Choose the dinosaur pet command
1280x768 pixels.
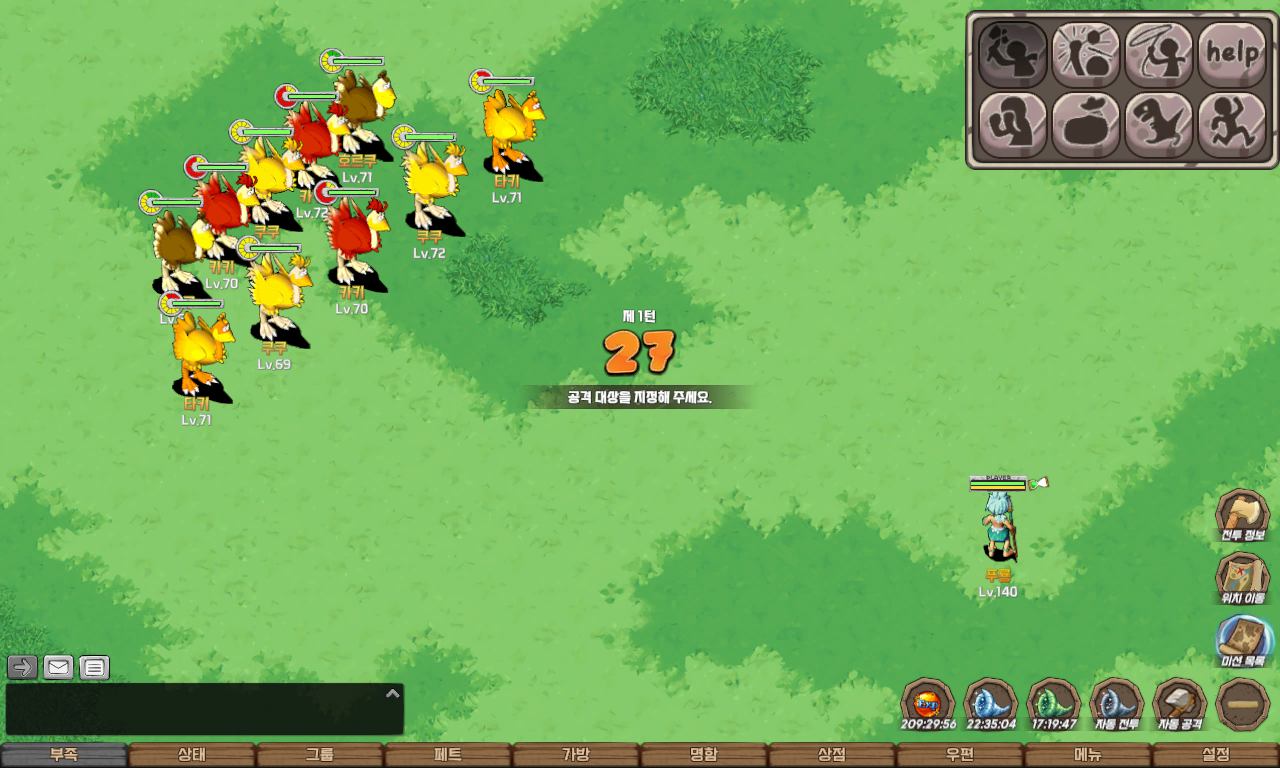click(x=1159, y=125)
